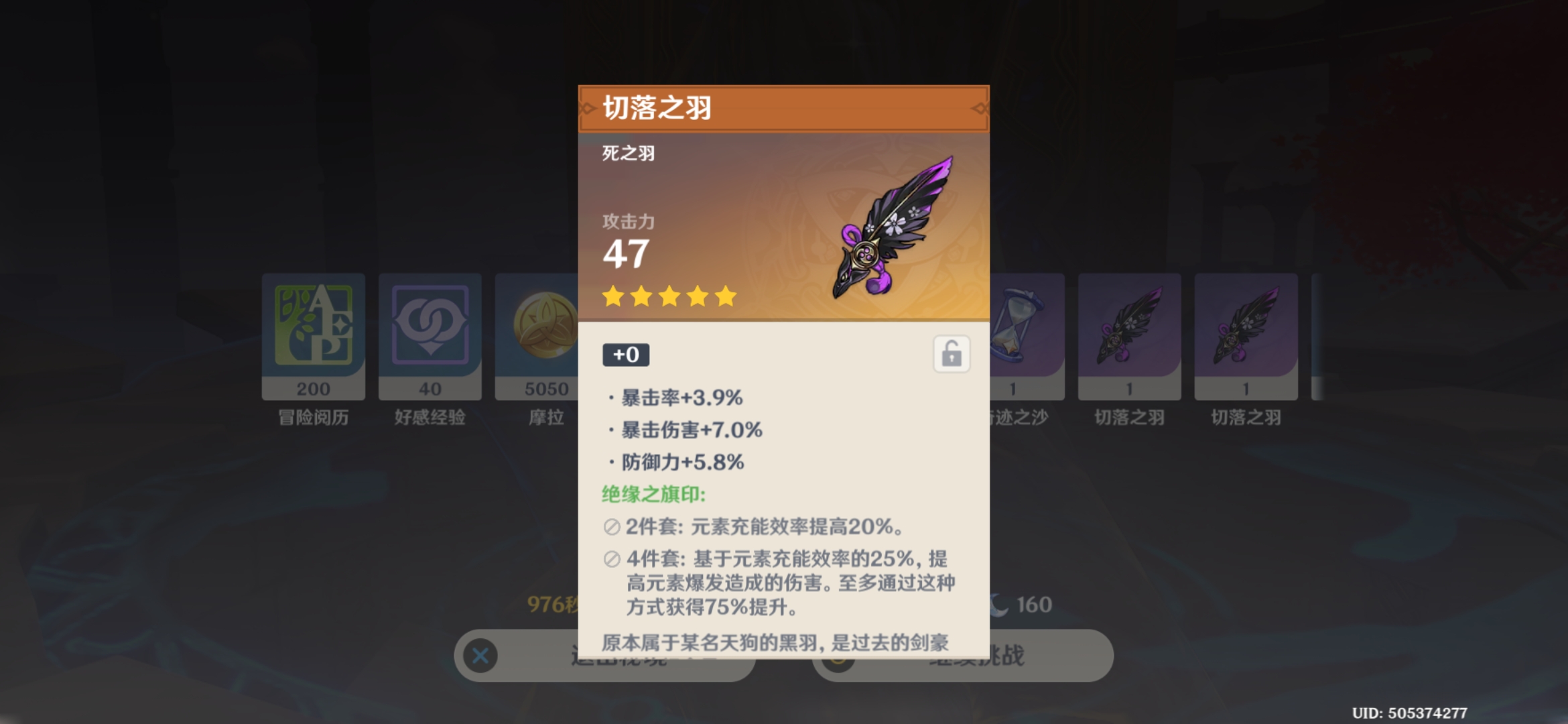The image size is (1568, 724).
Task: Exit the domain with the X button
Action: pyautogui.click(x=481, y=656)
